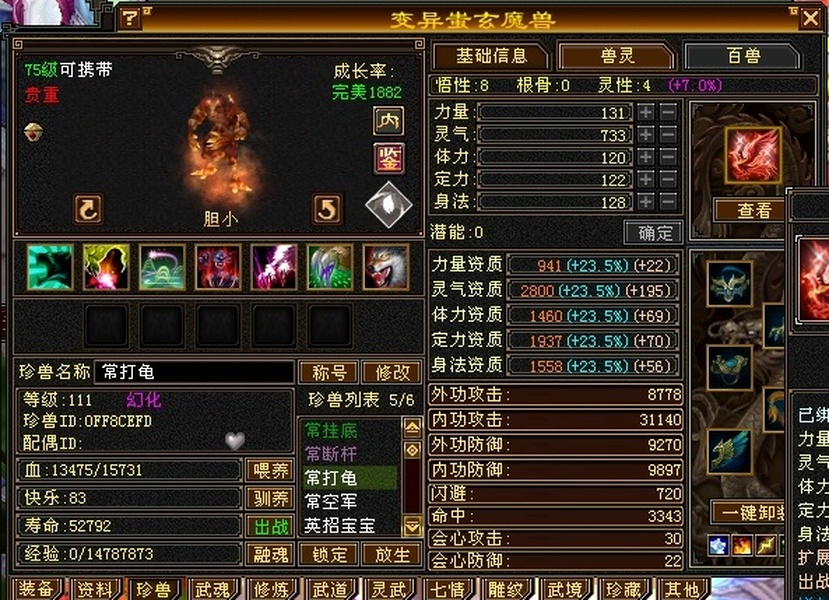
Task: Tame the pet using 驯养
Action: [x=269, y=498]
